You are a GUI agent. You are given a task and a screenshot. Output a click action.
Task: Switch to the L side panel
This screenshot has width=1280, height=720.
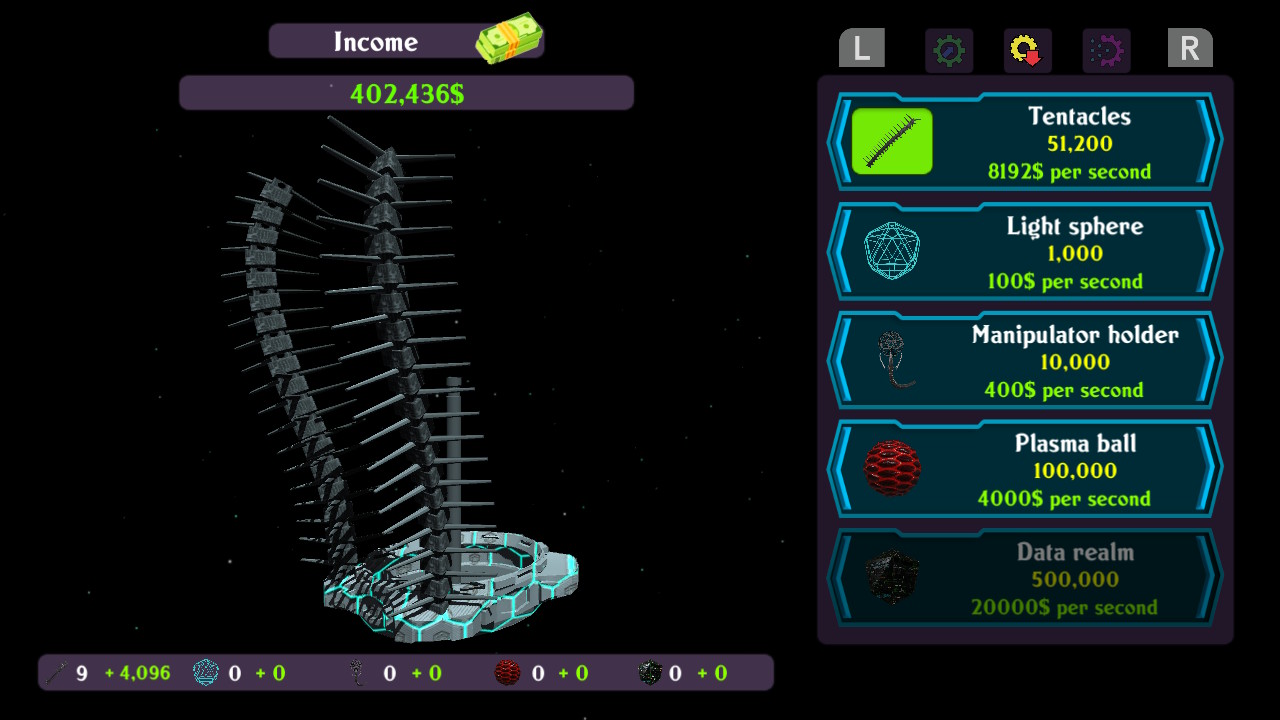pyautogui.click(x=860, y=48)
